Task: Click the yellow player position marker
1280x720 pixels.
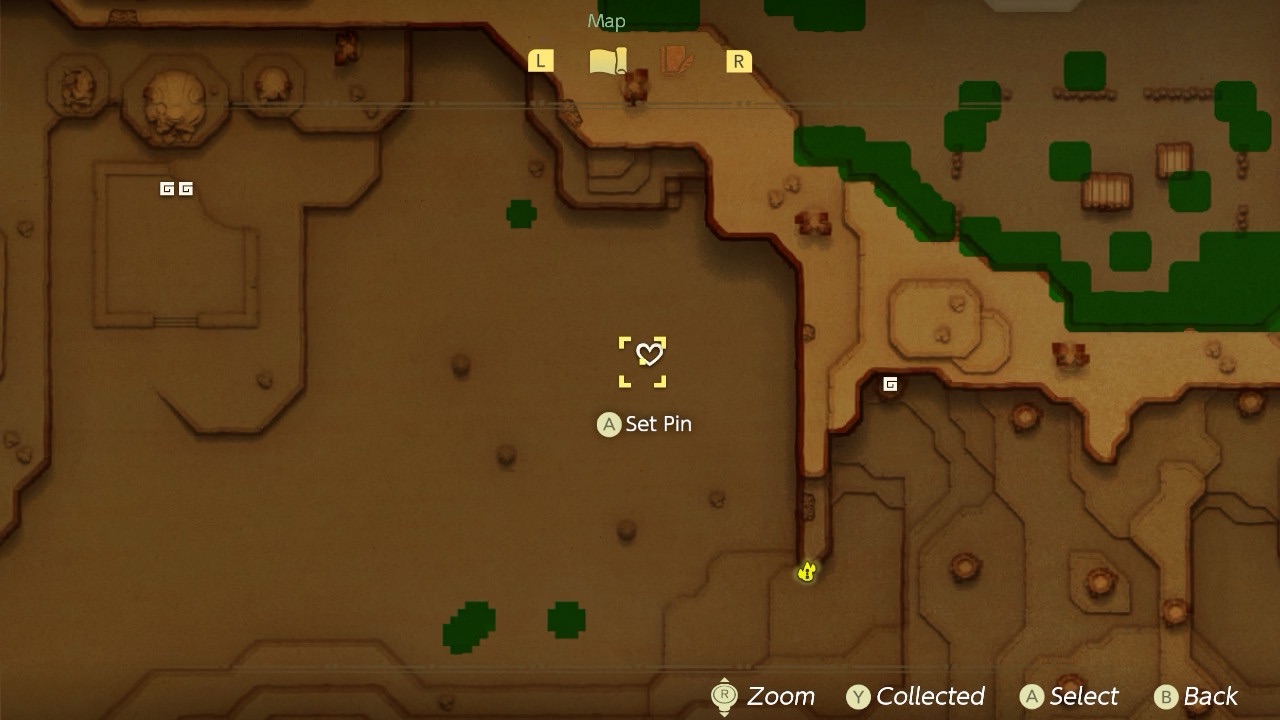Action: tap(807, 572)
